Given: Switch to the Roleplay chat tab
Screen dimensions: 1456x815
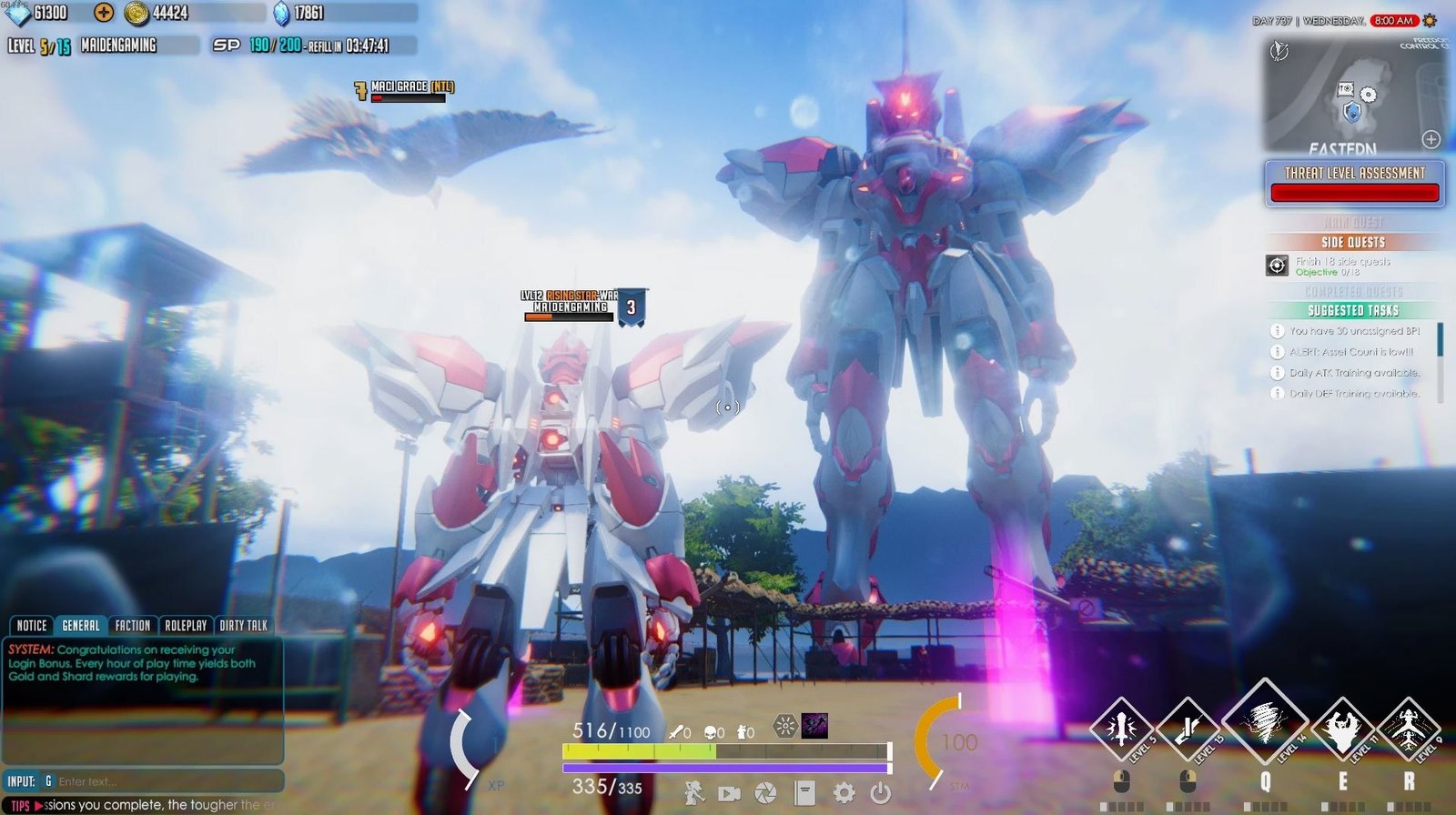Looking at the screenshot, I should (x=186, y=626).
